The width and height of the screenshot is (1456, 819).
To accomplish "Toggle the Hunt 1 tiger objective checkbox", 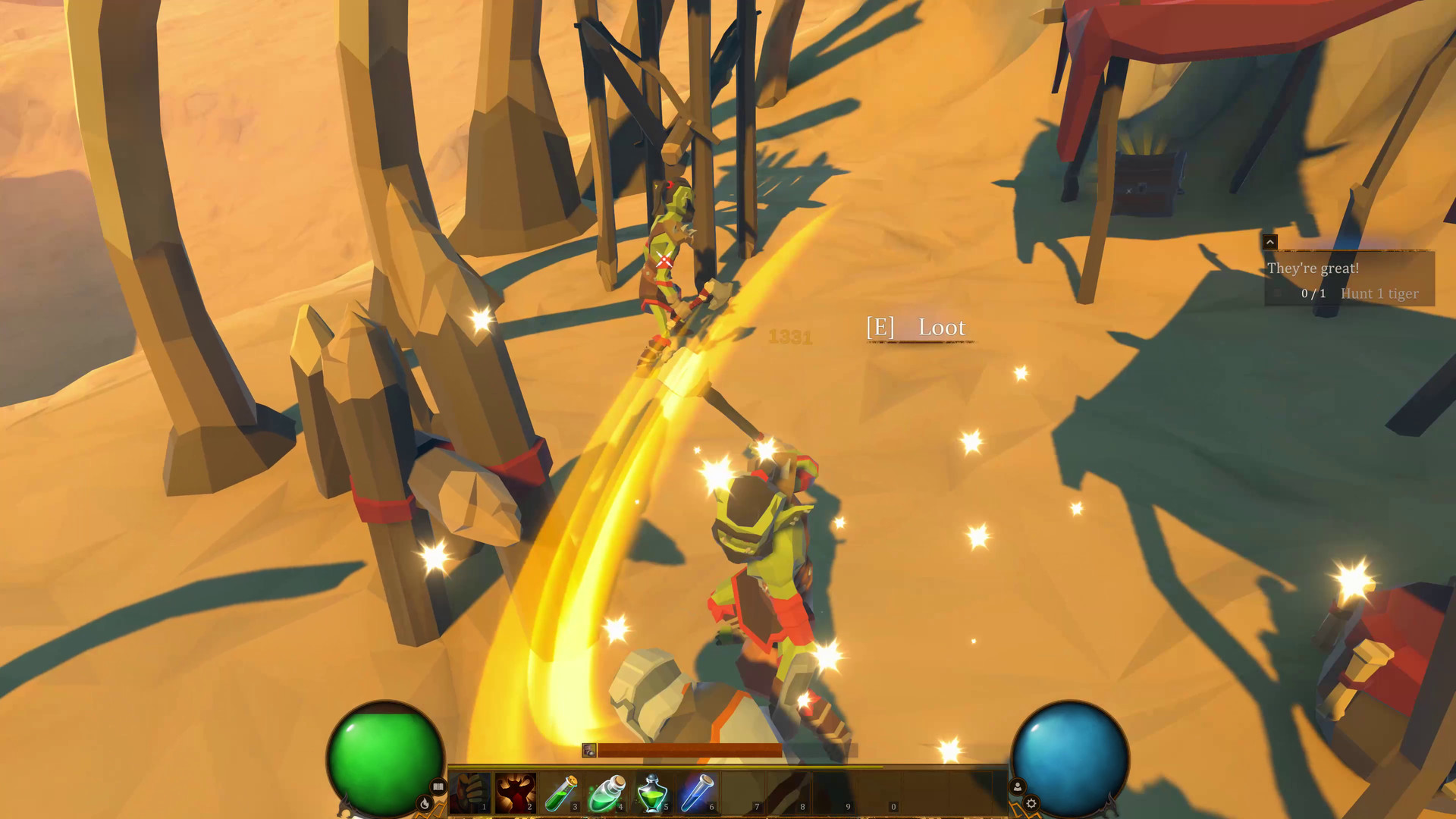I will pos(1278,293).
